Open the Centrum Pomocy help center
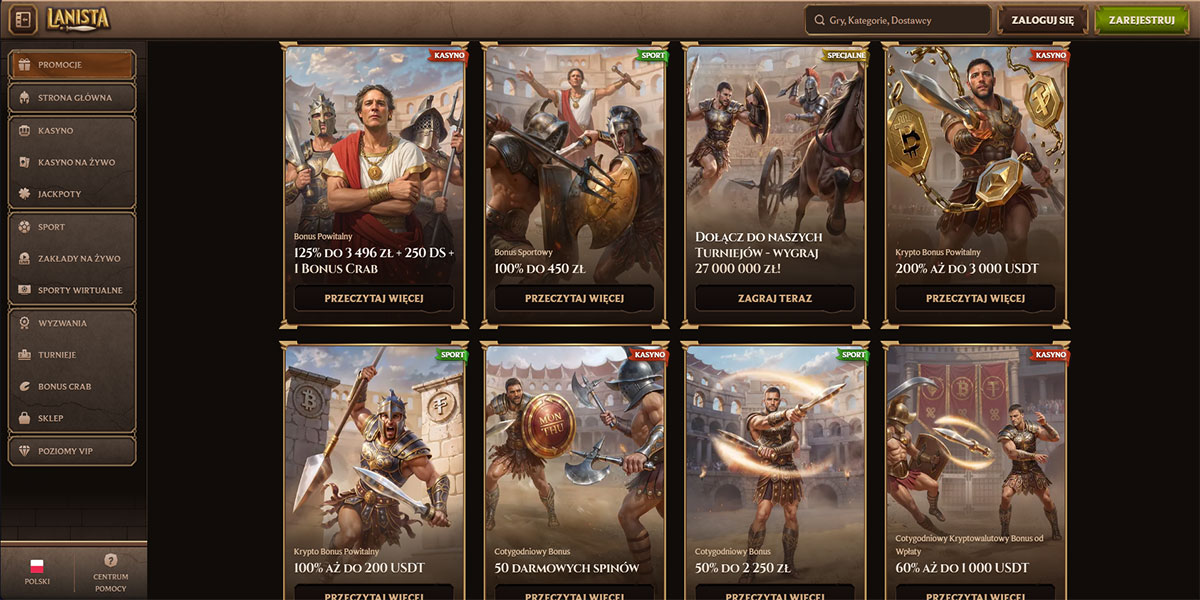The width and height of the screenshot is (1200, 600). tap(111, 572)
